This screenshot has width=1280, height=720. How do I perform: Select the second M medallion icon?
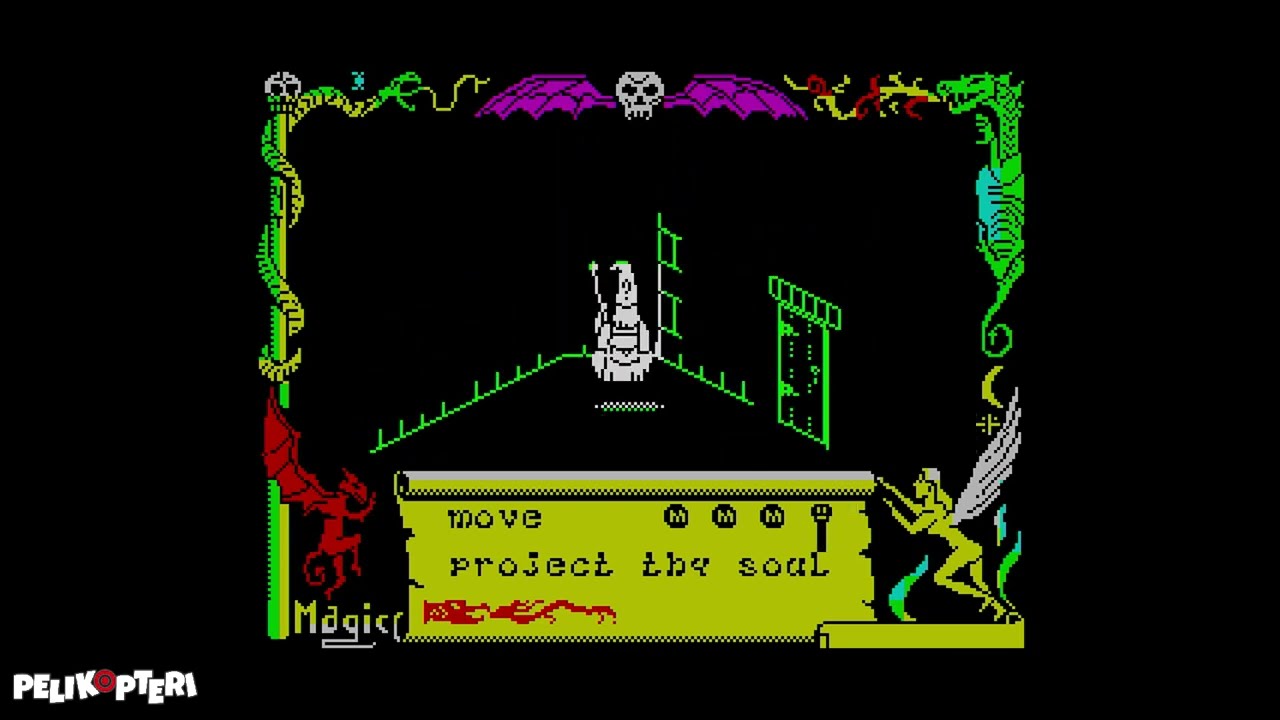[x=724, y=517]
